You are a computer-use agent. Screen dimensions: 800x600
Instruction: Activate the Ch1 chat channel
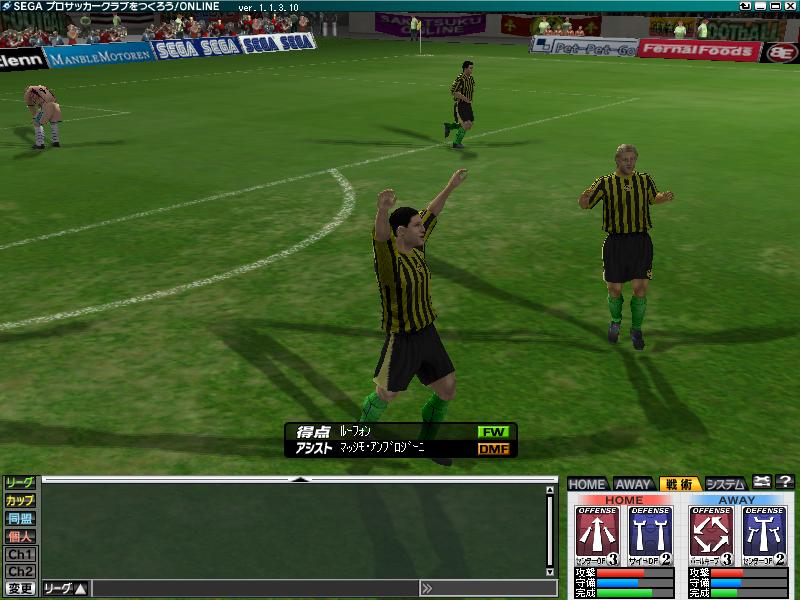pos(20,554)
